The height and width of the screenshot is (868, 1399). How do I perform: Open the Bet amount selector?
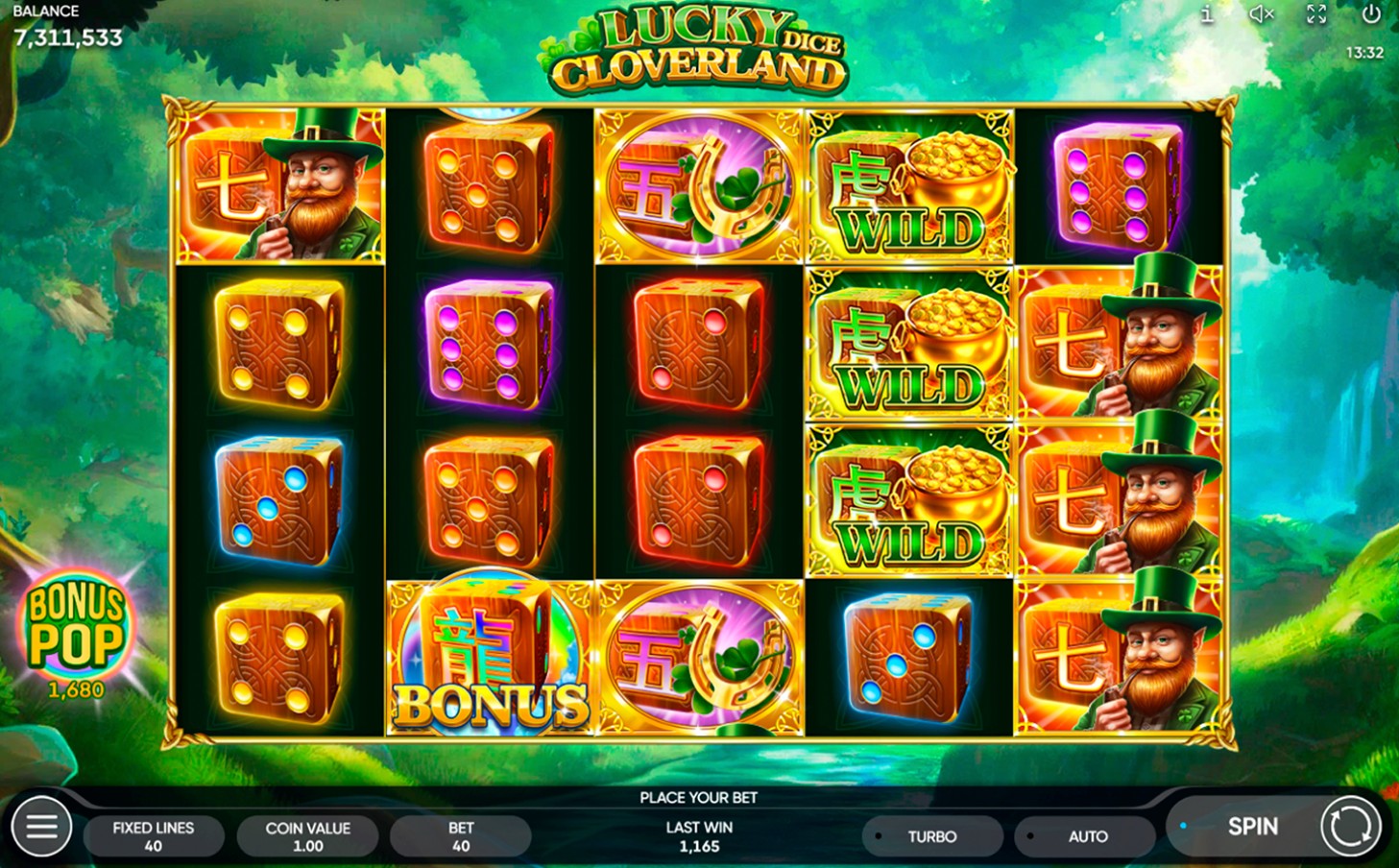(x=461, y=835)
